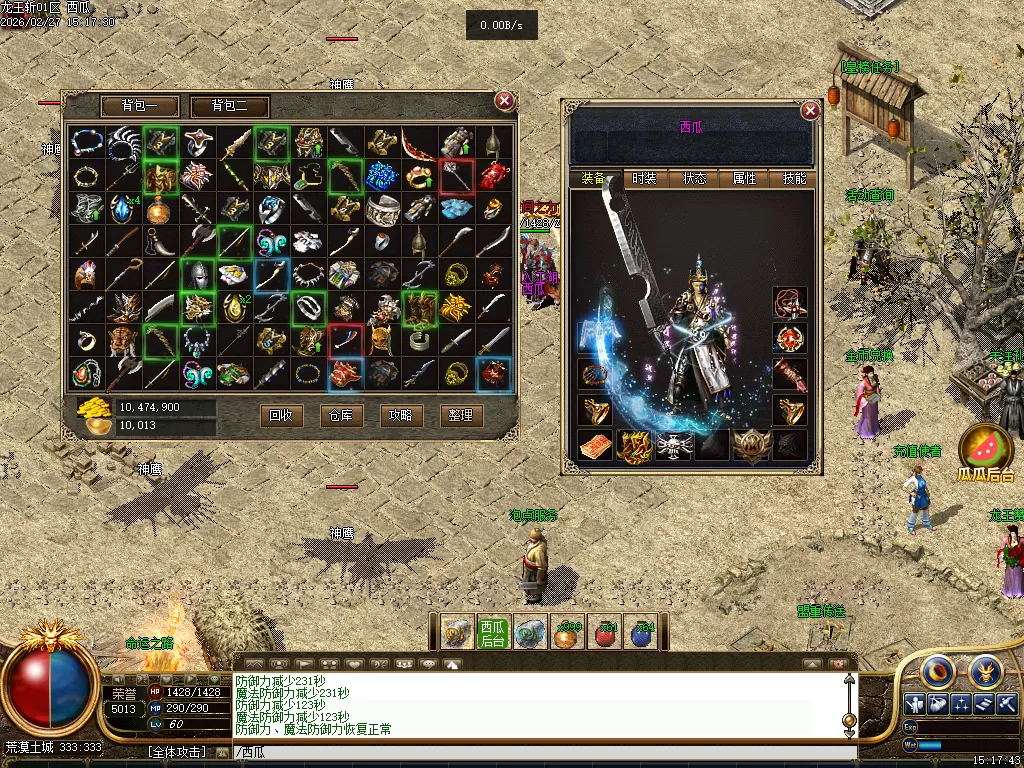Open the 仓库 warehouse
Image resolution: width=1024 pixels, height=768 pixels.
pos(341,415)
